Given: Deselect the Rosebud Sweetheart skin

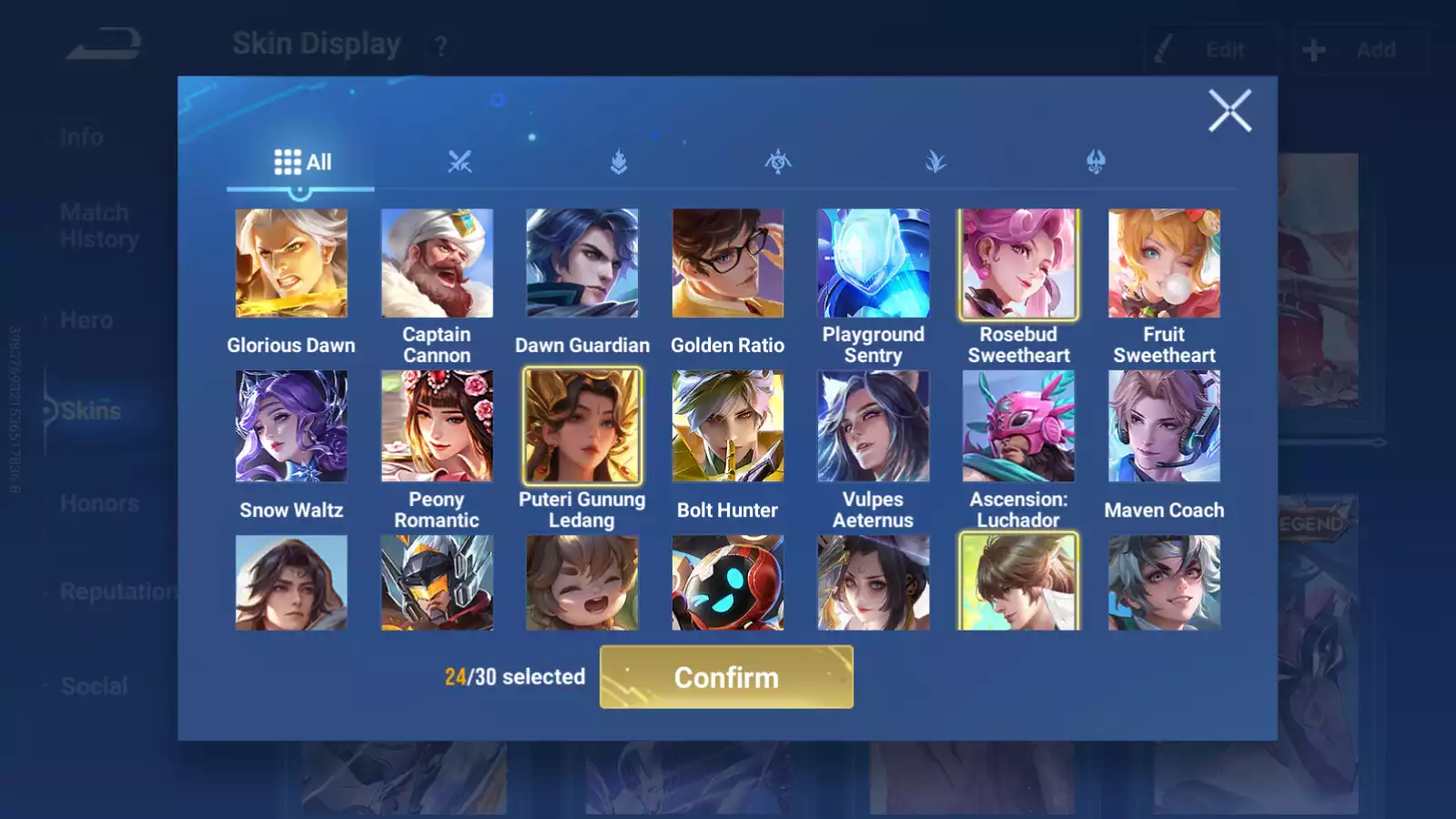Looking at the screenshot, I should (1019, 262).
